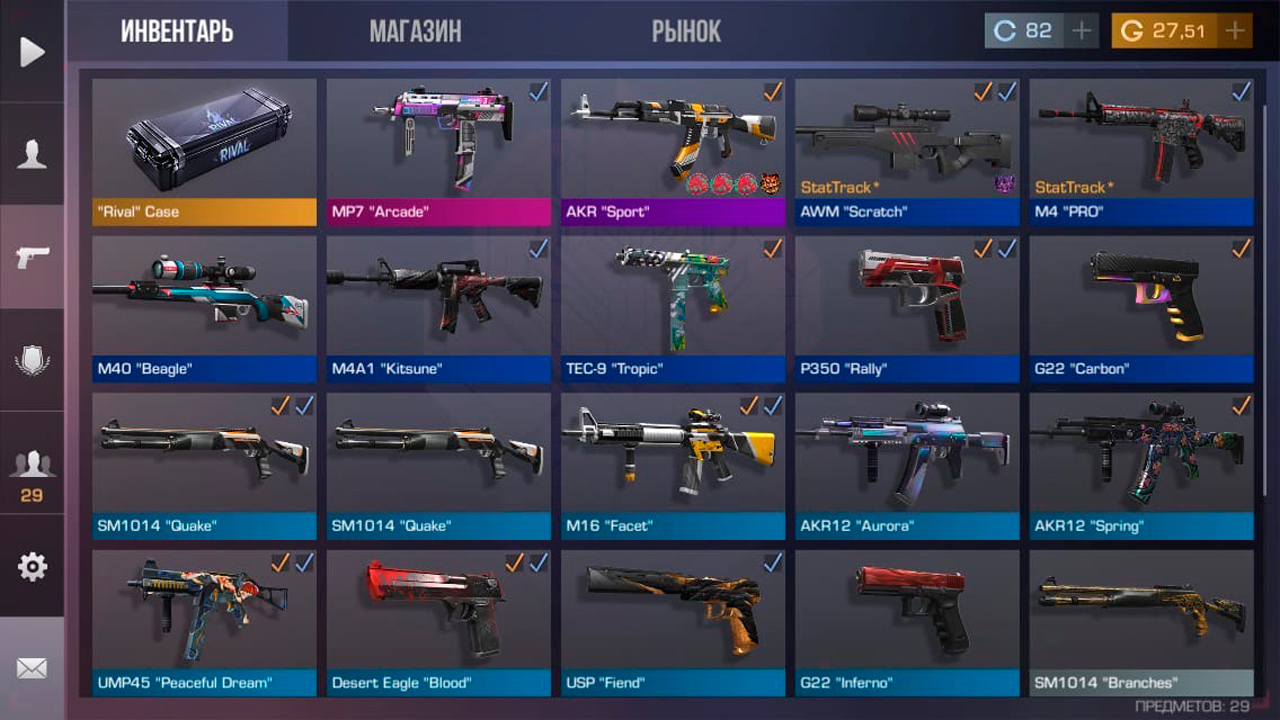Open settings with the gear icon
The image size is (1280, 720).
(x=32, y=567)
